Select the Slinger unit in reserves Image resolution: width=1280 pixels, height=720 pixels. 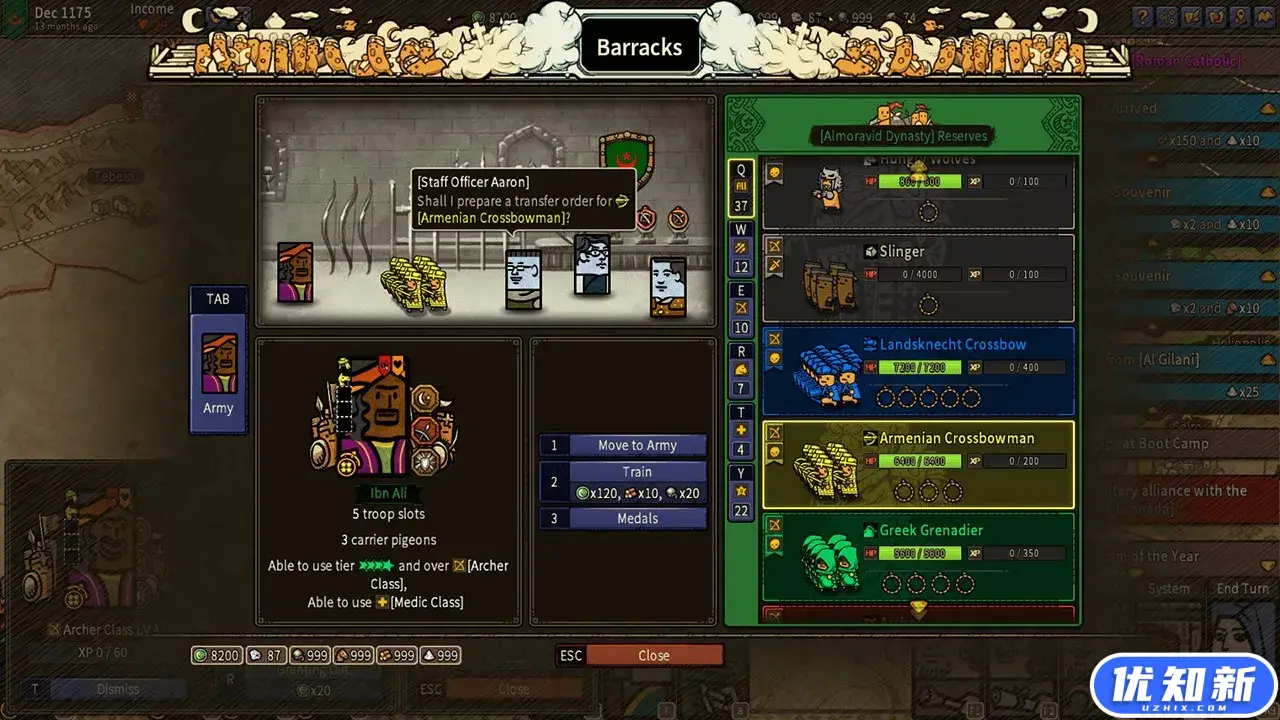(918, 278)
